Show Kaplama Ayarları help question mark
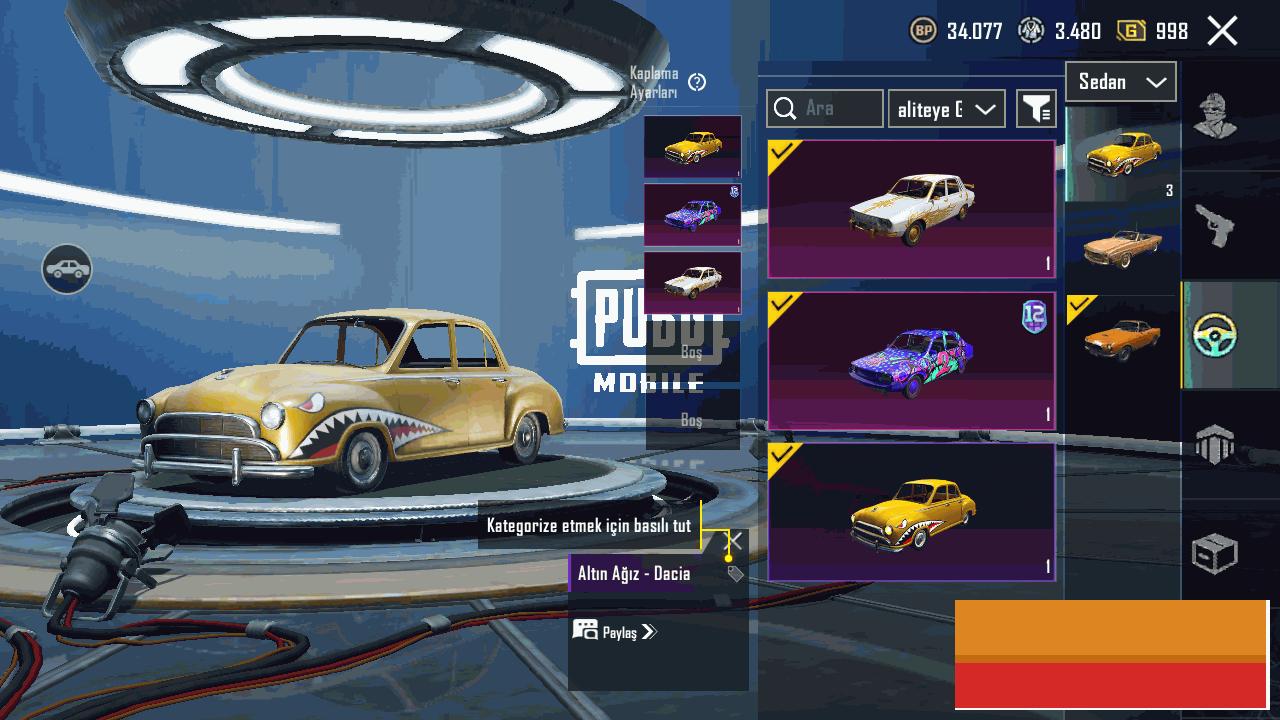1280x720 pixels. 698,82
